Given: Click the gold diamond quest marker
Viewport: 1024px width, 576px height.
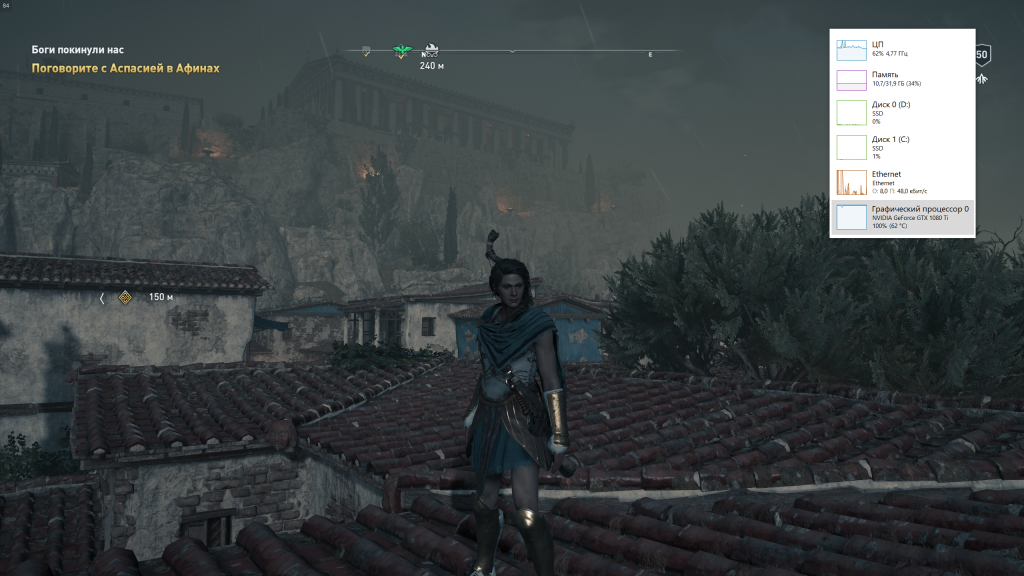Looking at the screenshot, I should (125, 297).
